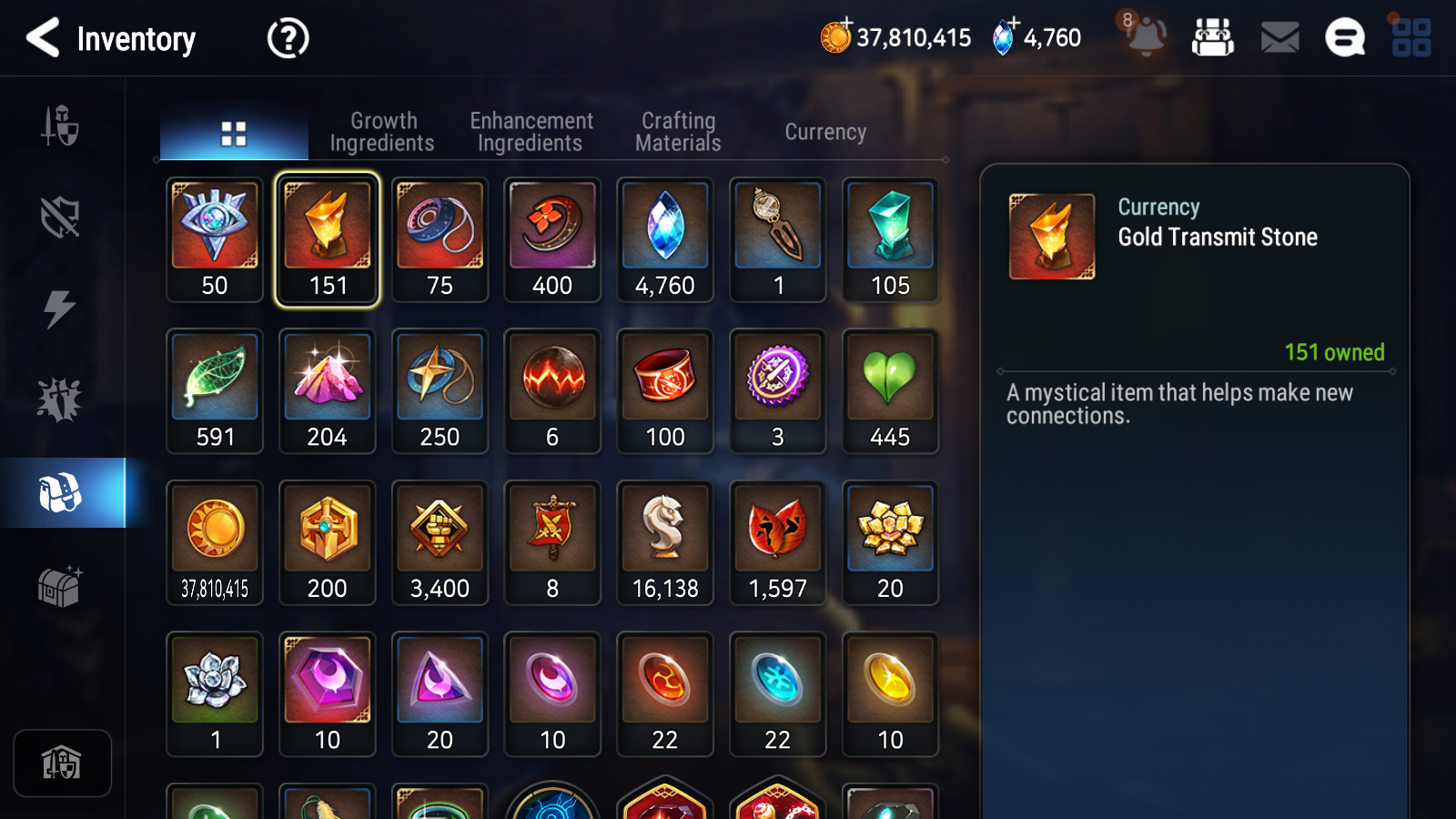
Task: Select the Gold Transmit Stone slot with 151
Action: click(328, 239)
